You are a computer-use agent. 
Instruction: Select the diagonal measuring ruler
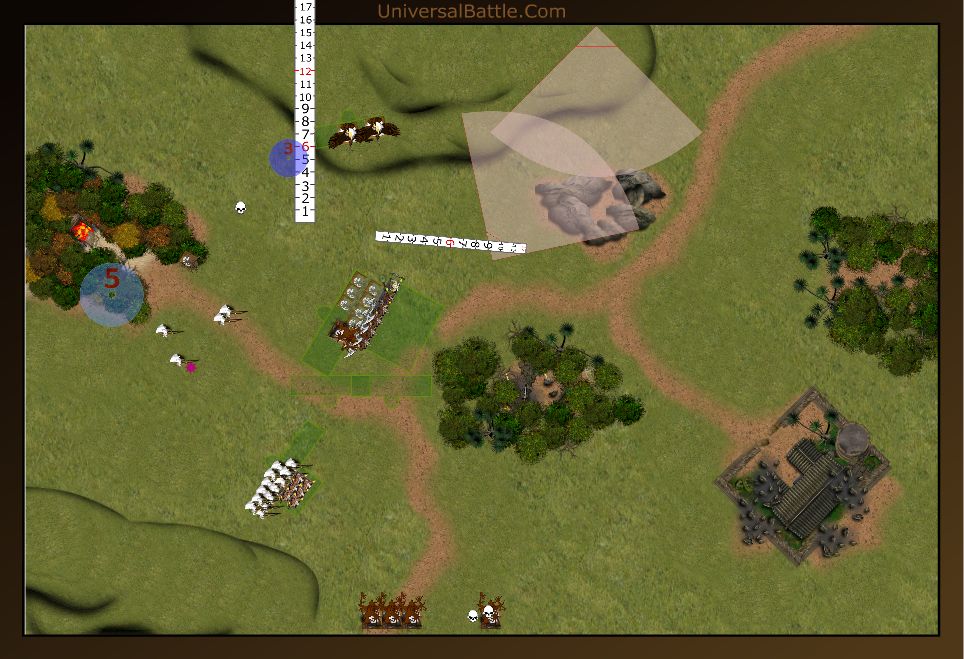pos(450,242)
